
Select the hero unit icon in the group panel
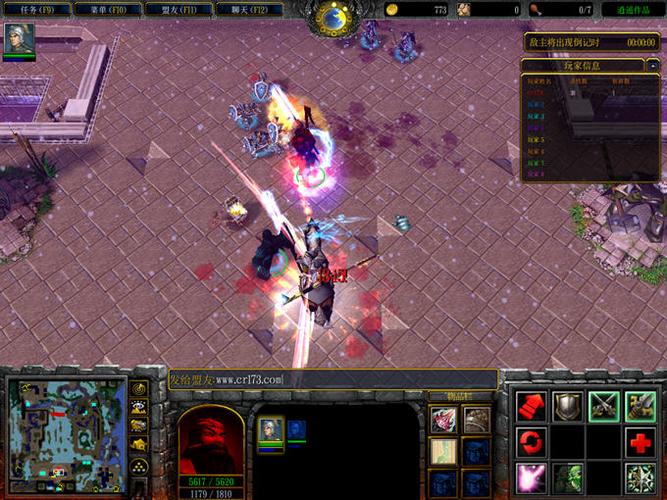pyautogui.click(x=271, y=430)
